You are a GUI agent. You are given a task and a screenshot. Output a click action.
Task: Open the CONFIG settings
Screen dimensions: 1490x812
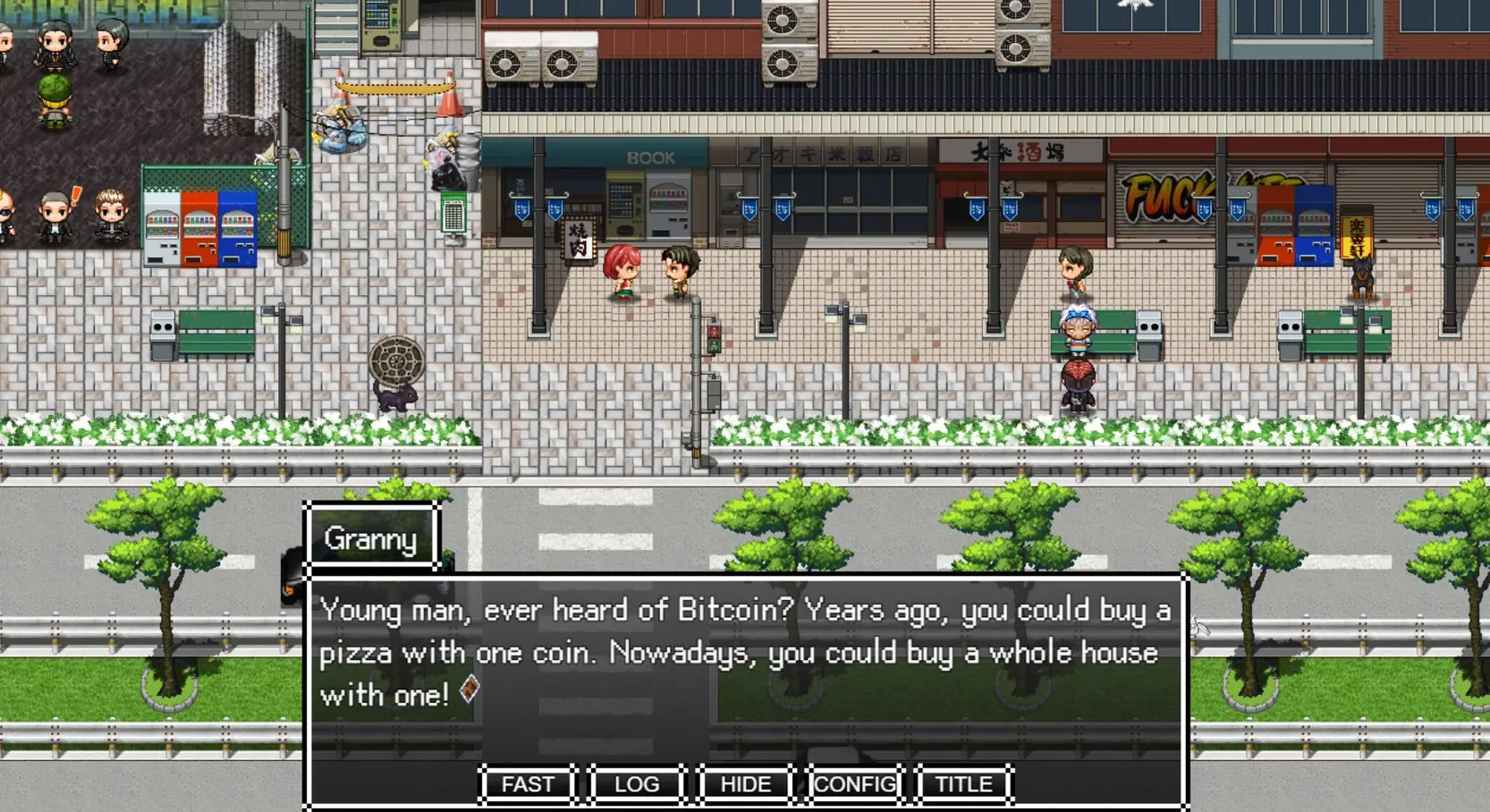[x=855, y=784]
